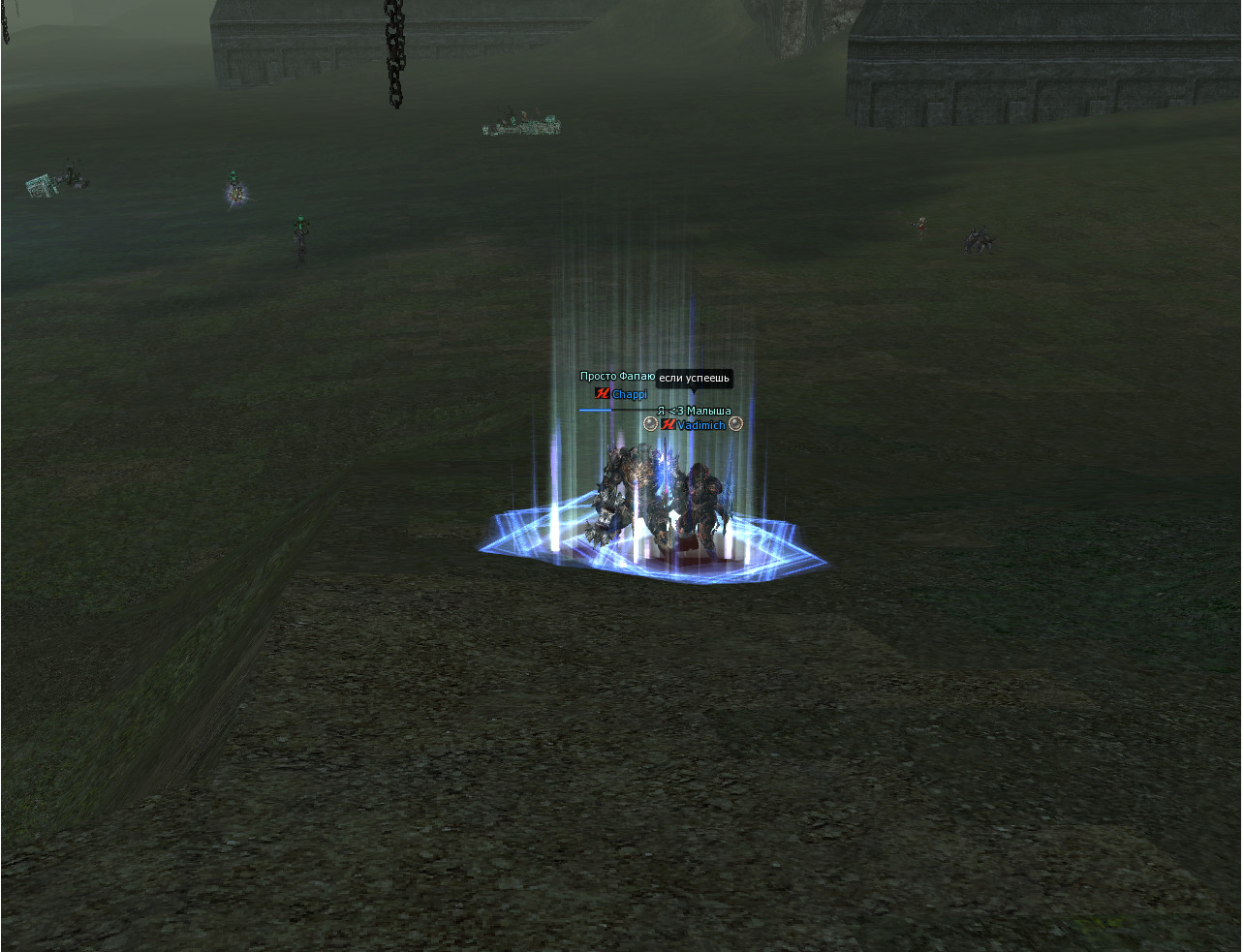Select the Chappi player nameplate

[x=629, y=394]
